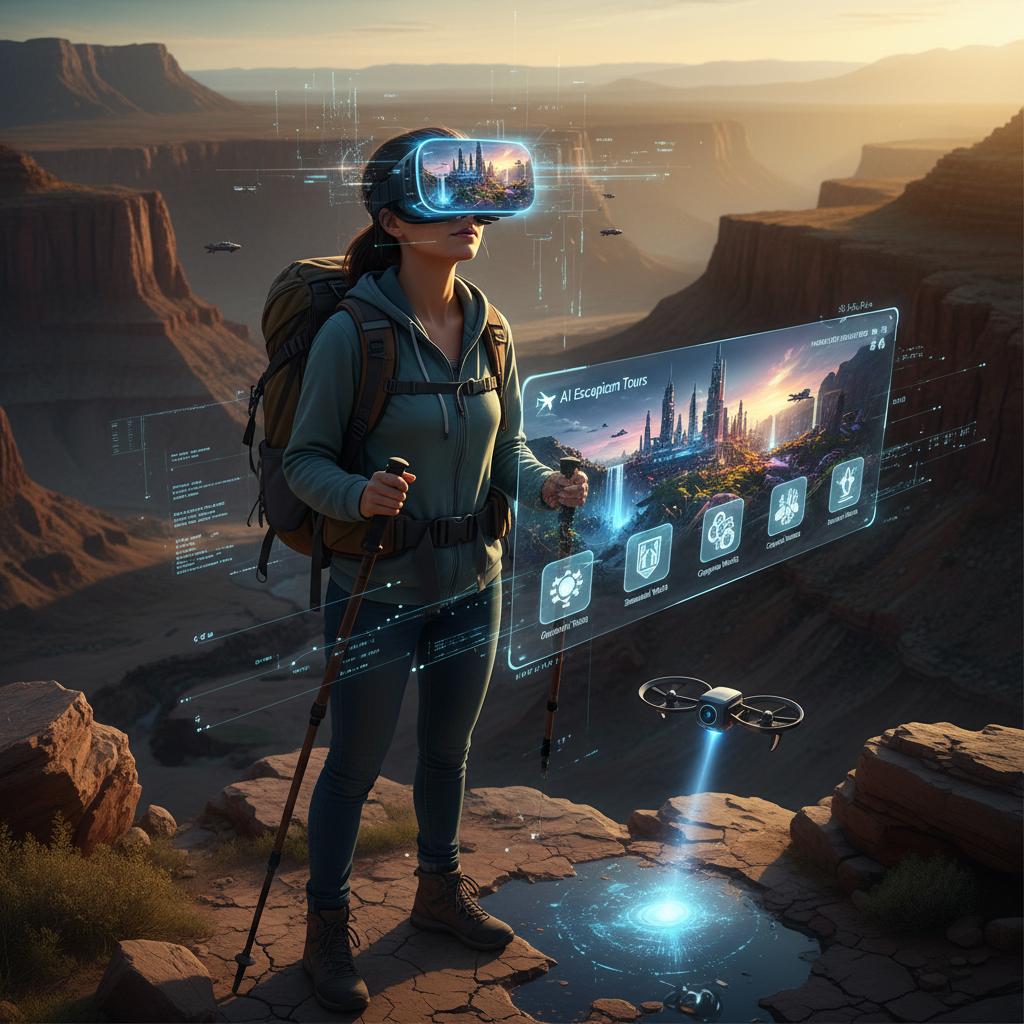The width and height of the screenshot is (1024, 1024).
Task: Click the AI Escapiam Tours airplane logo
Action: [x=545, y=402]
